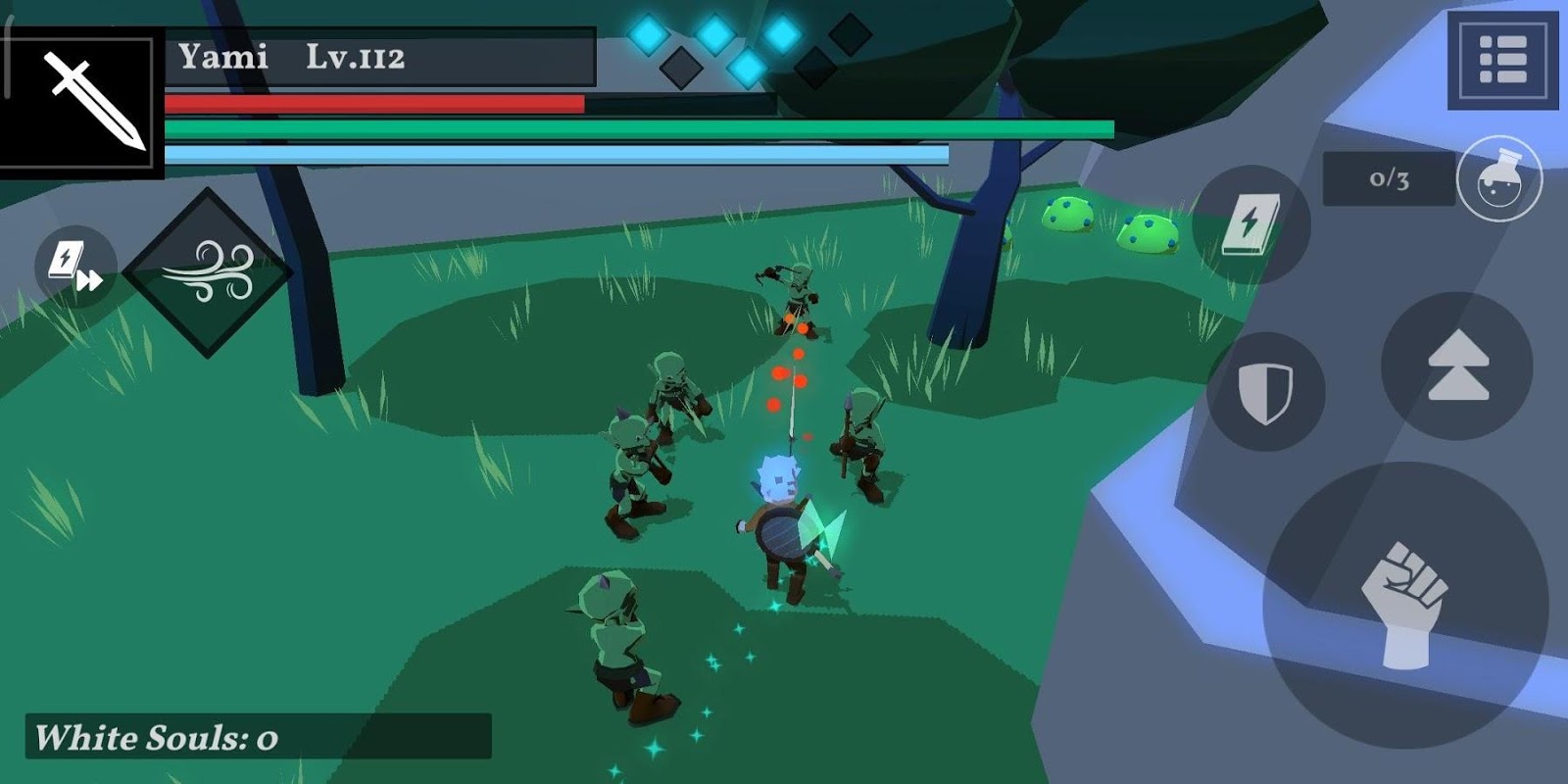Switch spell with the fast-forward book icon
The width and height of the screenshot is (1568, 784).
(x=74, y=267)
